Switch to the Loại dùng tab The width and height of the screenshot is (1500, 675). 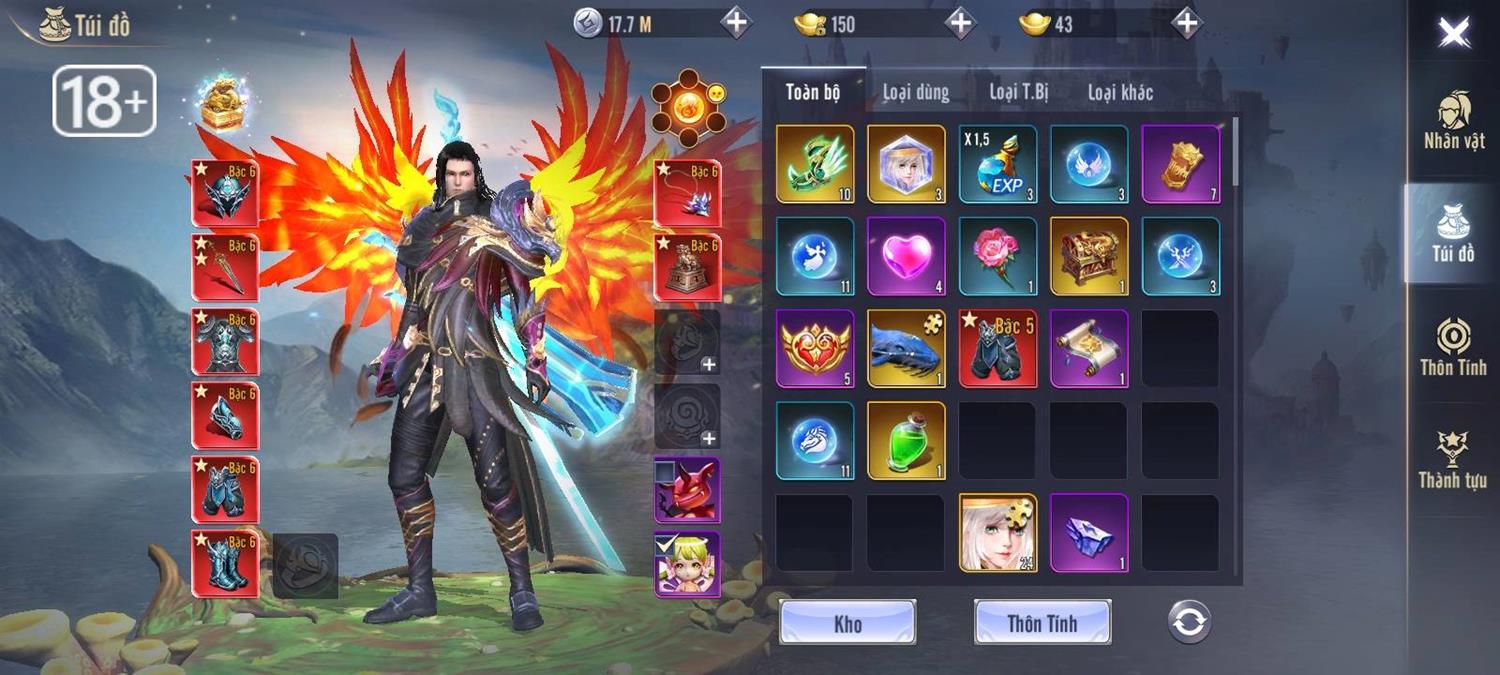[915, 93]
